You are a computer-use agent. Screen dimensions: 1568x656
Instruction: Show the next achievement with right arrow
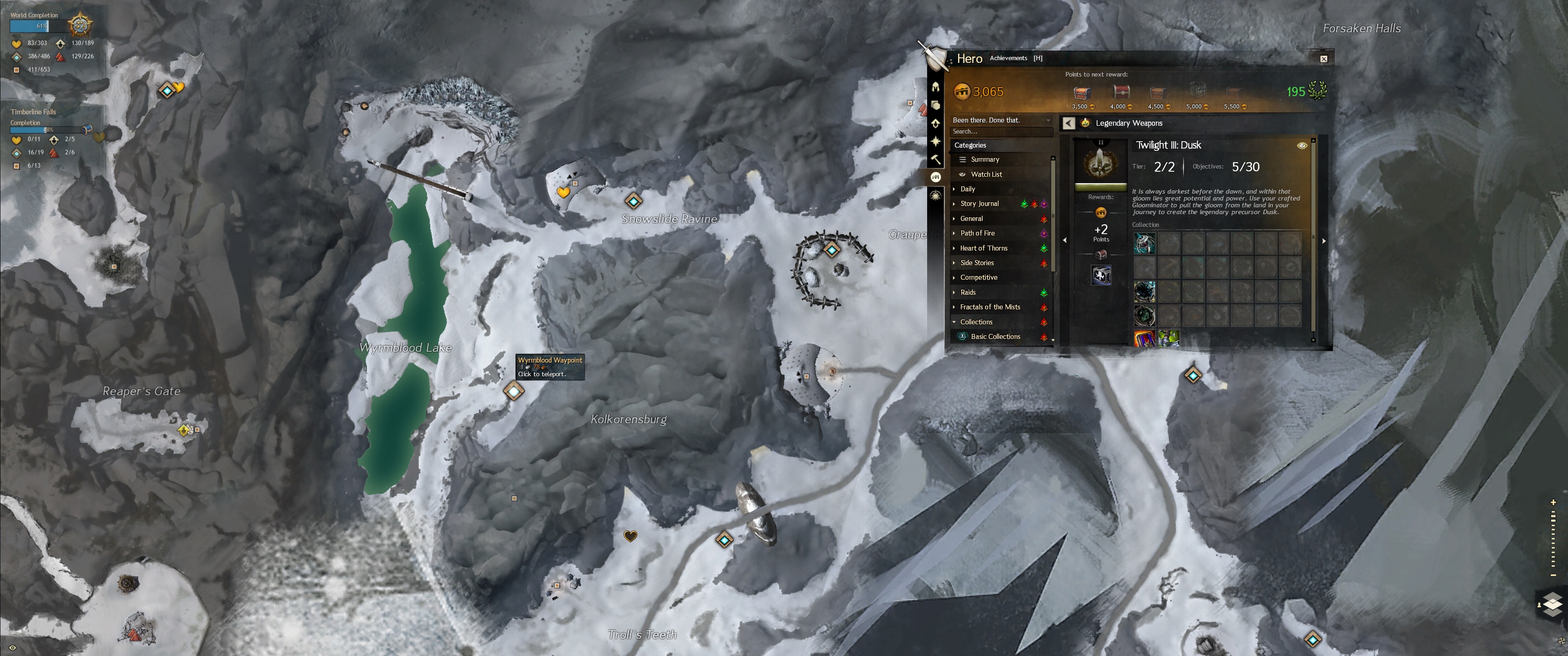tap(1323, 241)
